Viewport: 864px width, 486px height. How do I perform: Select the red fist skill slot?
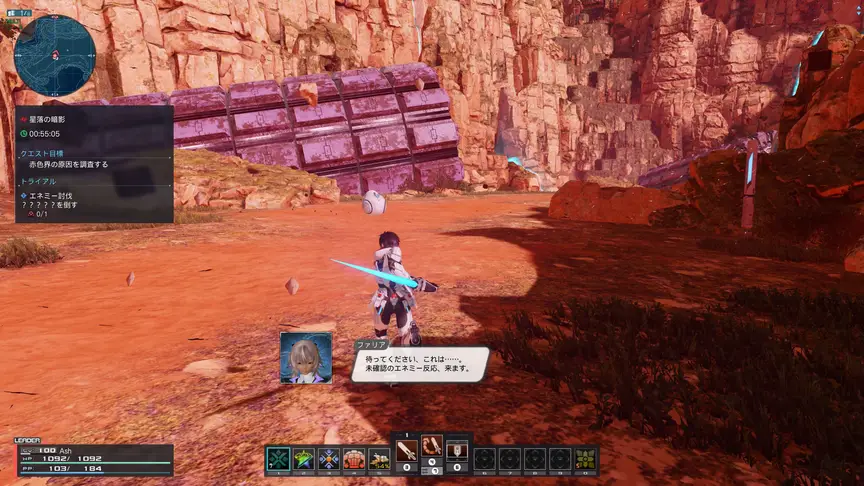(354, 459)
